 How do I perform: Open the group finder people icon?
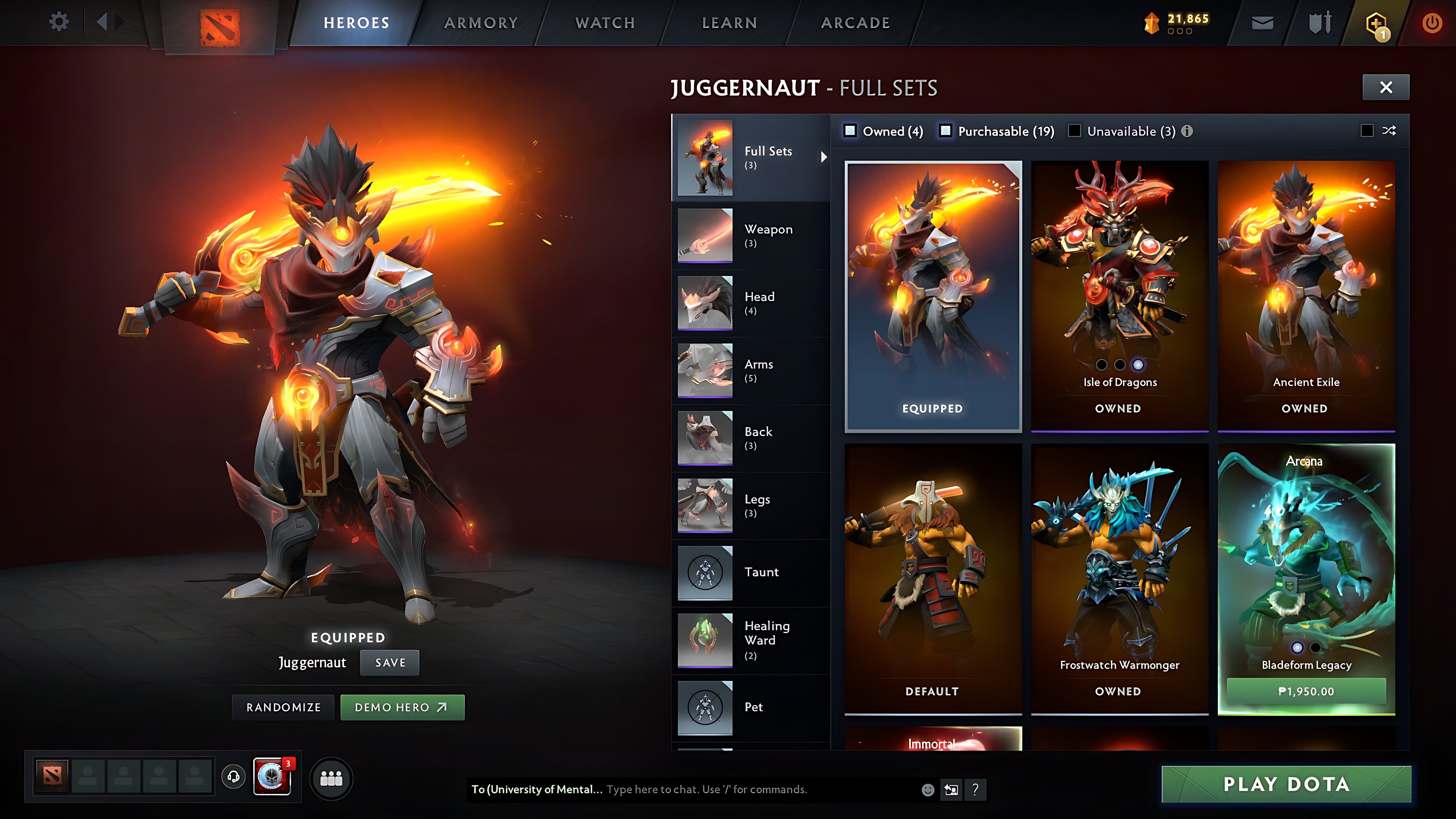331,778
